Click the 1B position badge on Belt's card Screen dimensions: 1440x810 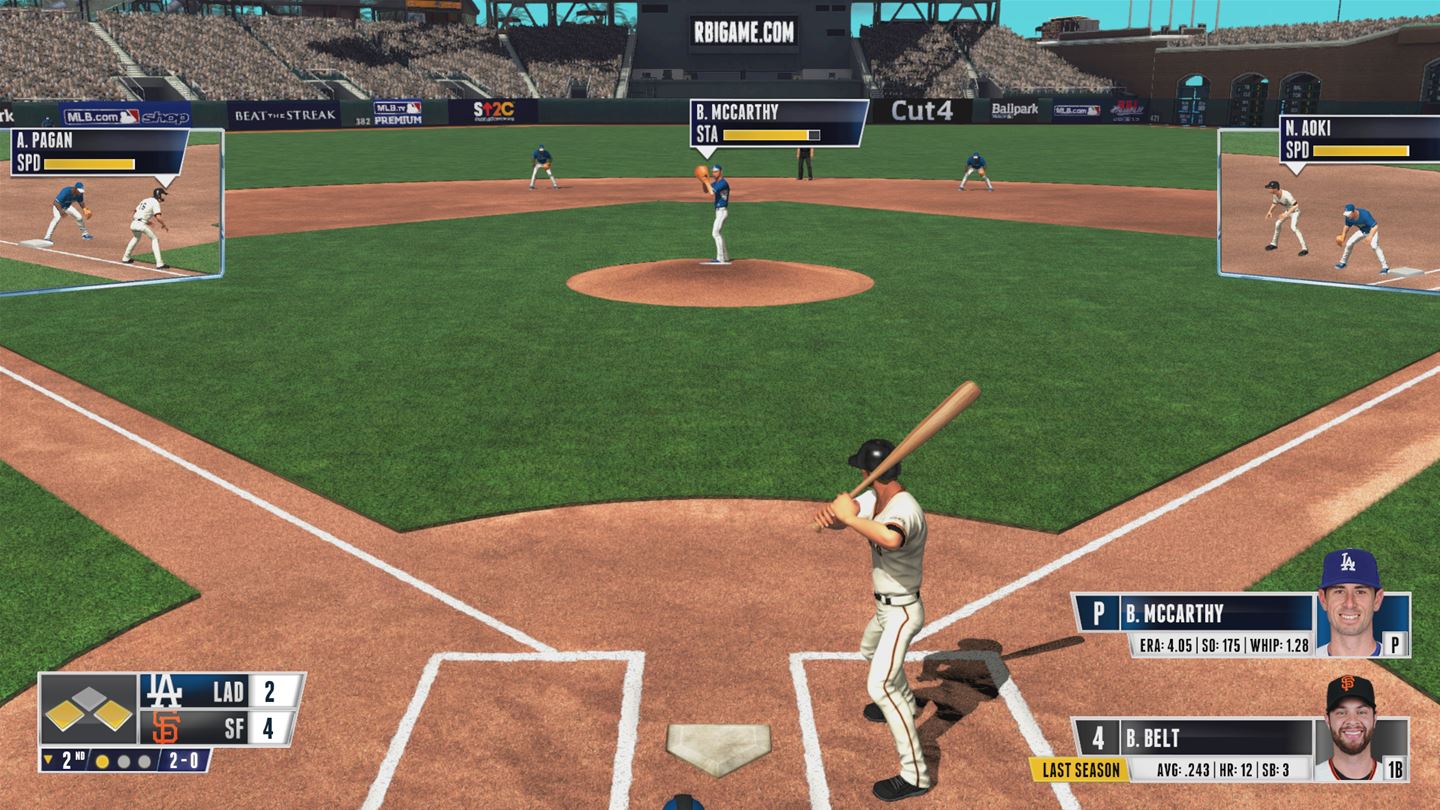[x=1395, y=768]
